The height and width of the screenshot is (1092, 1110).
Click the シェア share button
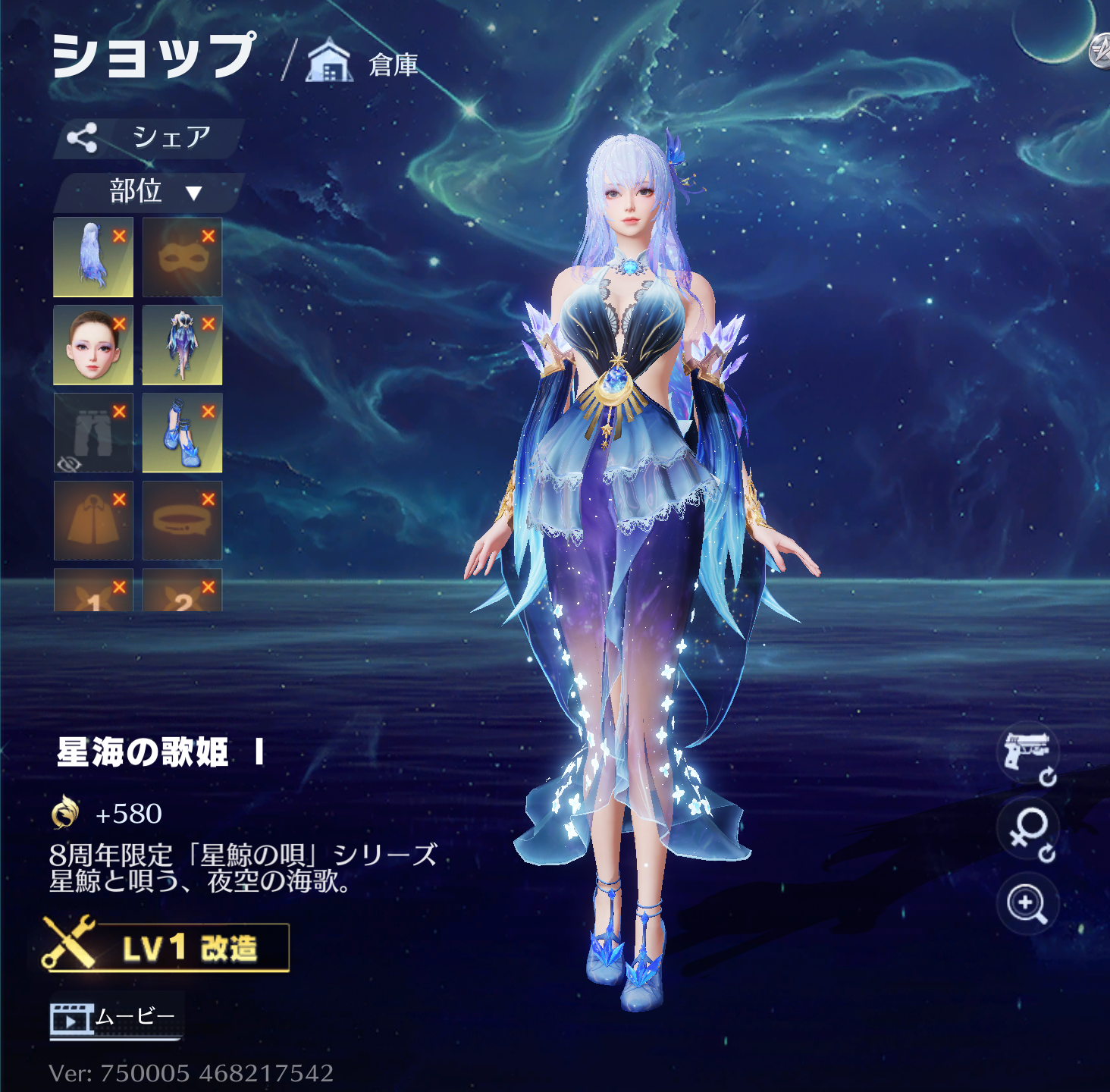pos(149,138)
